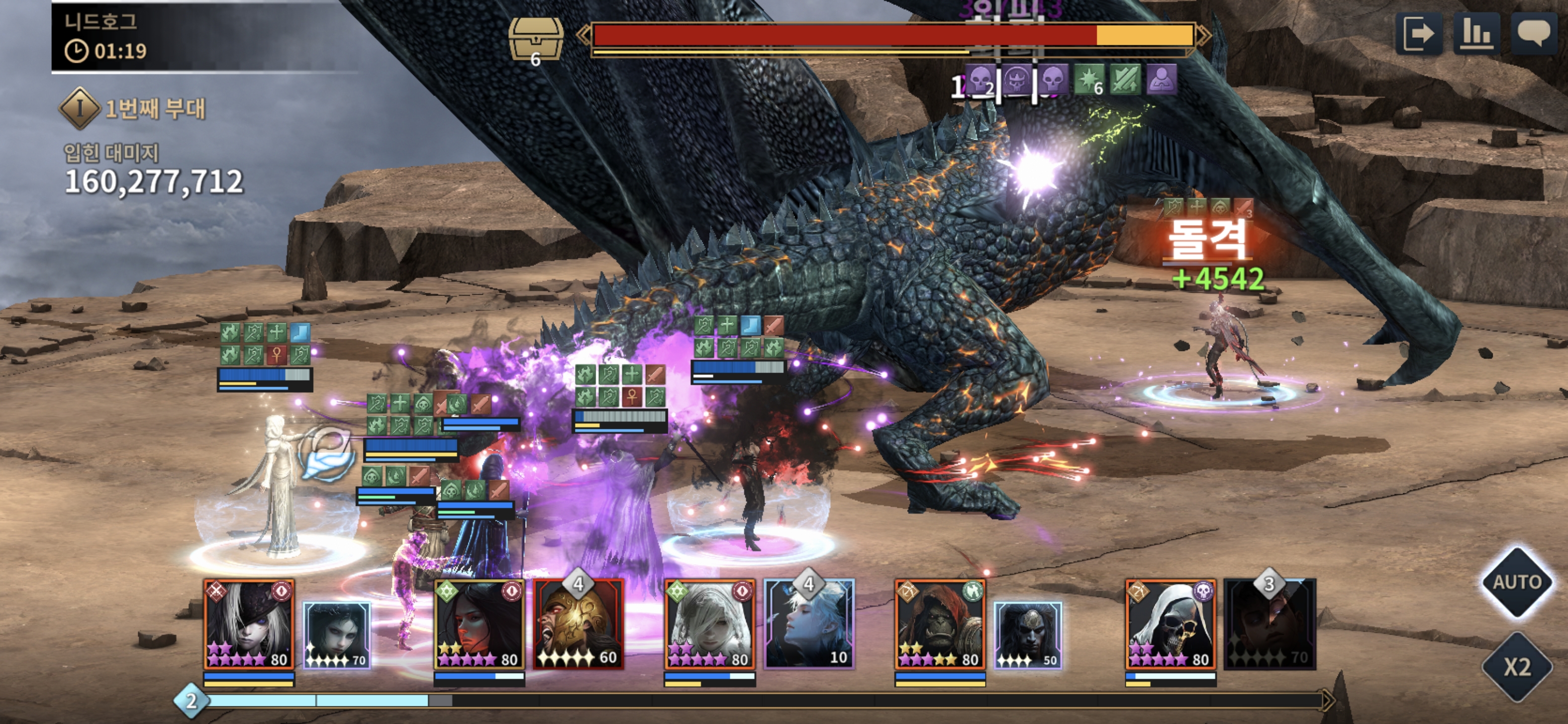
Task: Inspect the purple skull debuff on boss
Action: [1052, 79]
